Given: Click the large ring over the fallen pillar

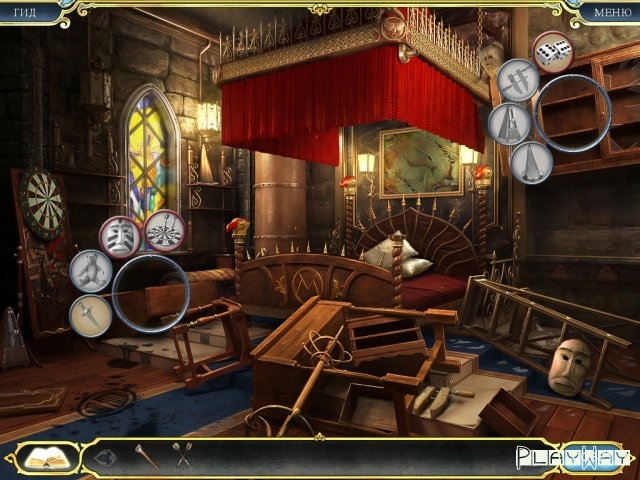Looking at the screenshot, I should [151, 293].
